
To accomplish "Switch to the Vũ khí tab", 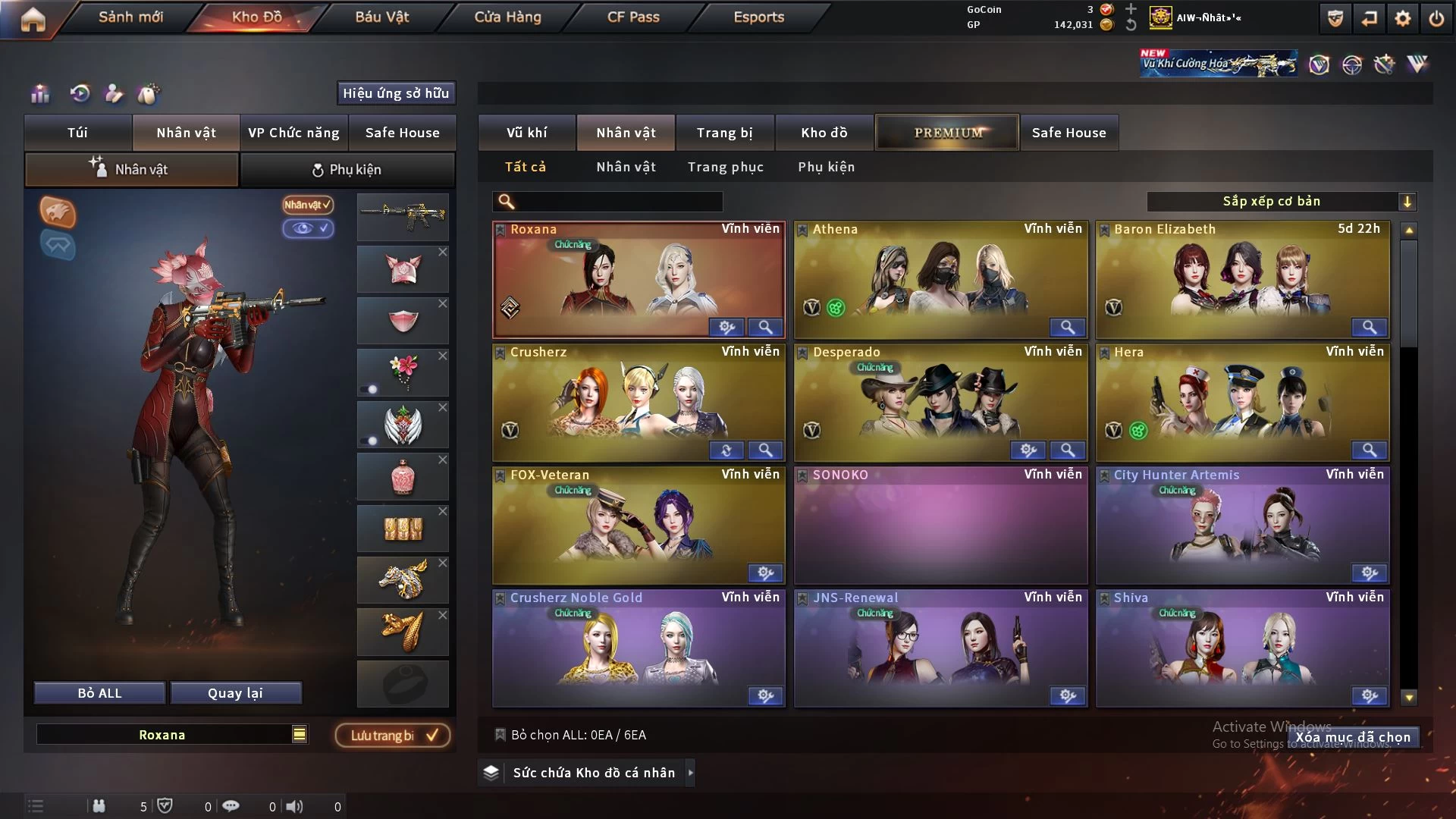I will (x=526, y=133).
